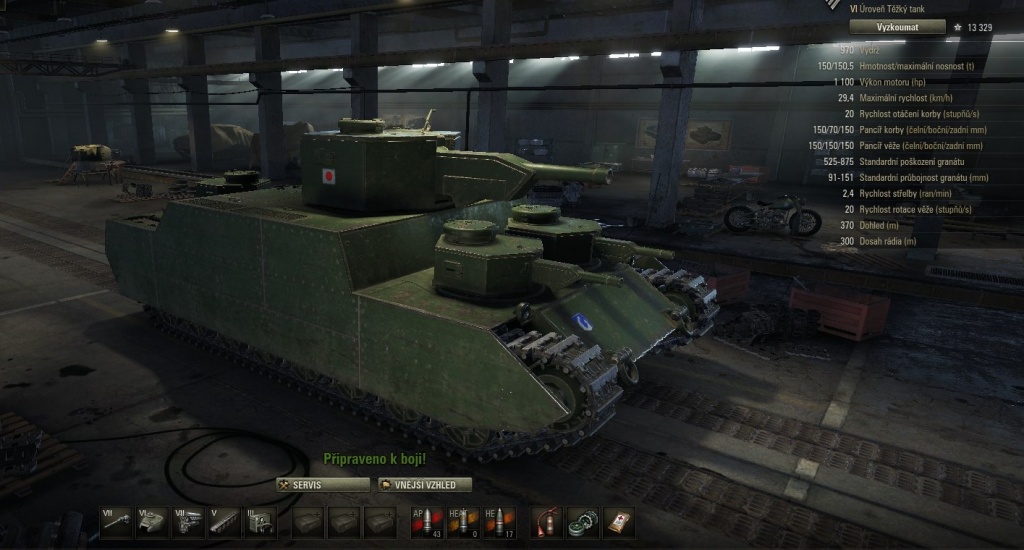Select the tier VI turret module slot
This screenshot has height=550, width=1024.
(152, 521)
